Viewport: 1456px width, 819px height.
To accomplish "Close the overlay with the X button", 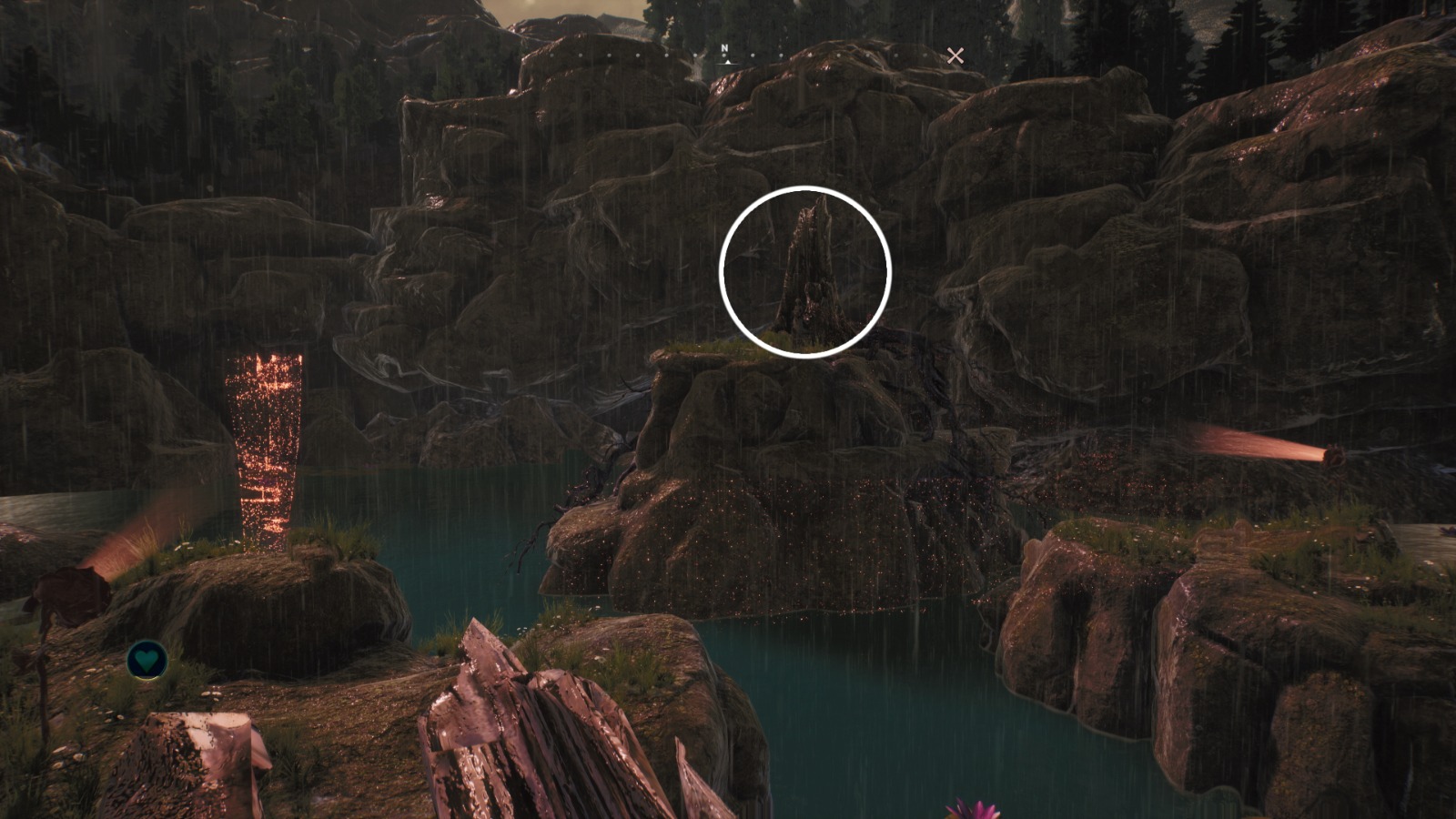I will 955,56.
